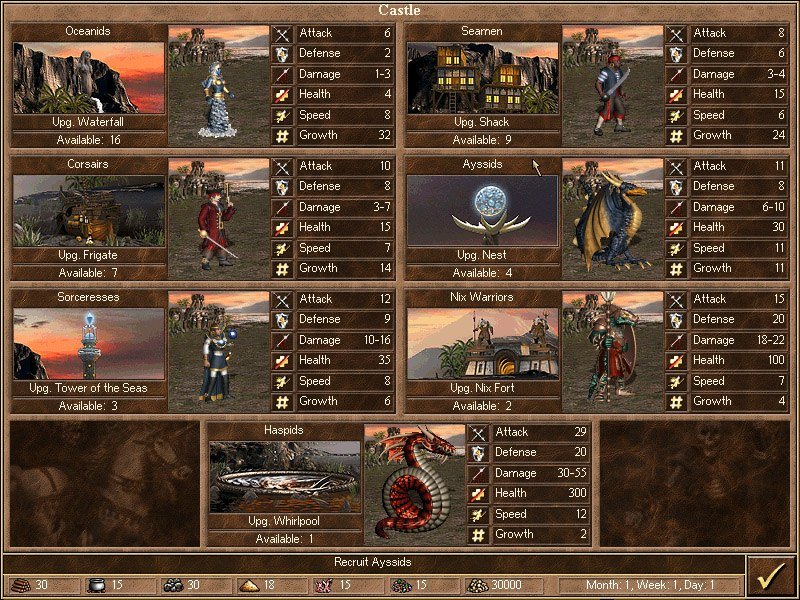
Task: Select the Oceanids Waterfall dwelling picture
Action: [x=88, y=77]
